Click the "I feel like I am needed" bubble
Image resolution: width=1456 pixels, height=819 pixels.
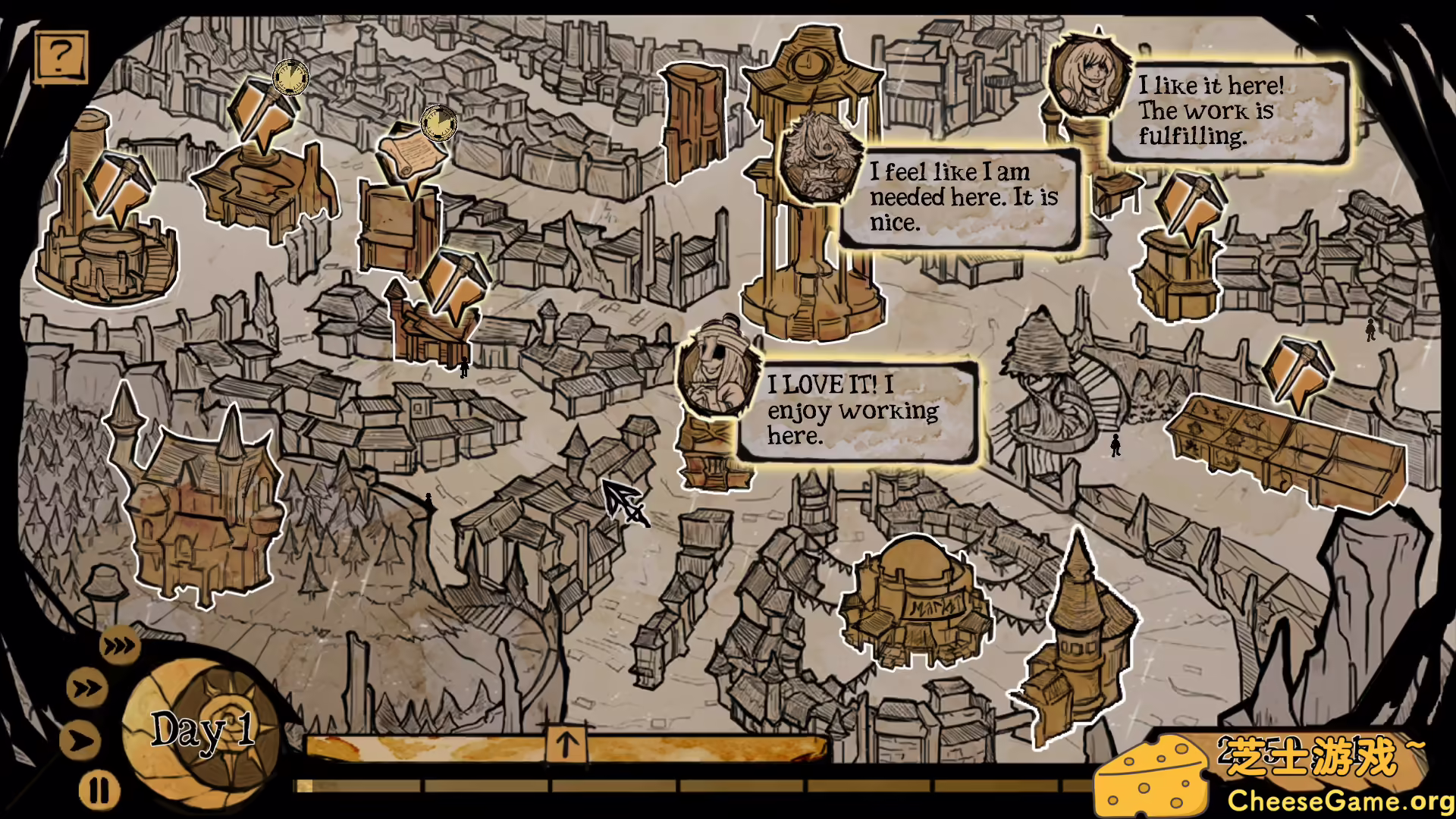[962, 197]
